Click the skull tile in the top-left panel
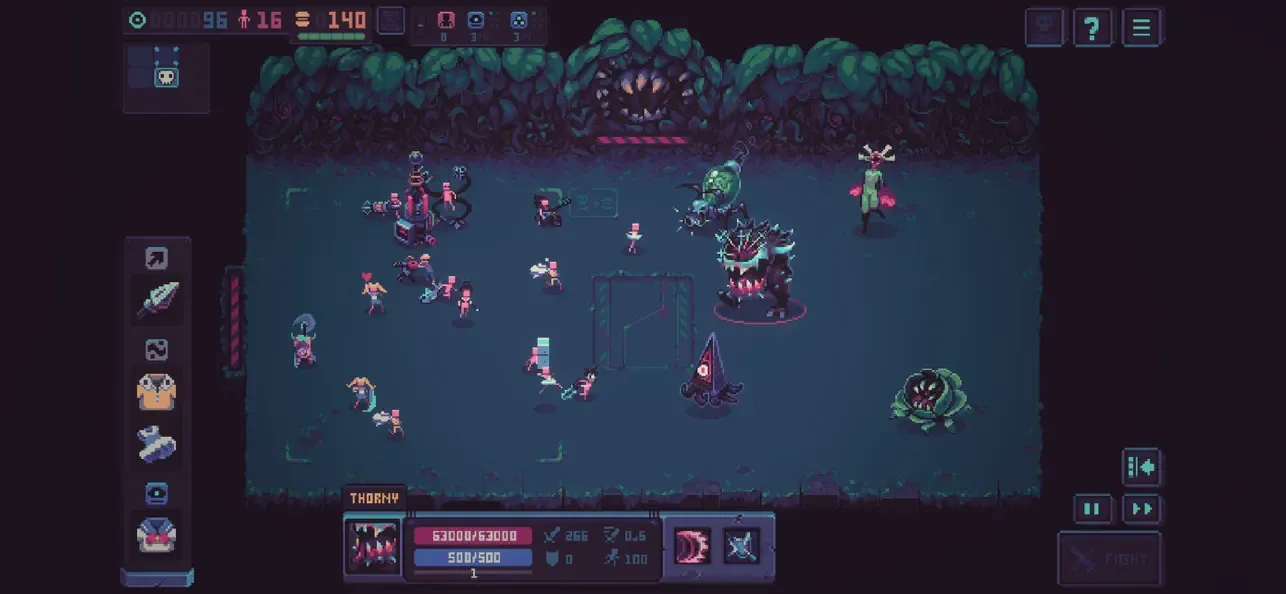 166,76
